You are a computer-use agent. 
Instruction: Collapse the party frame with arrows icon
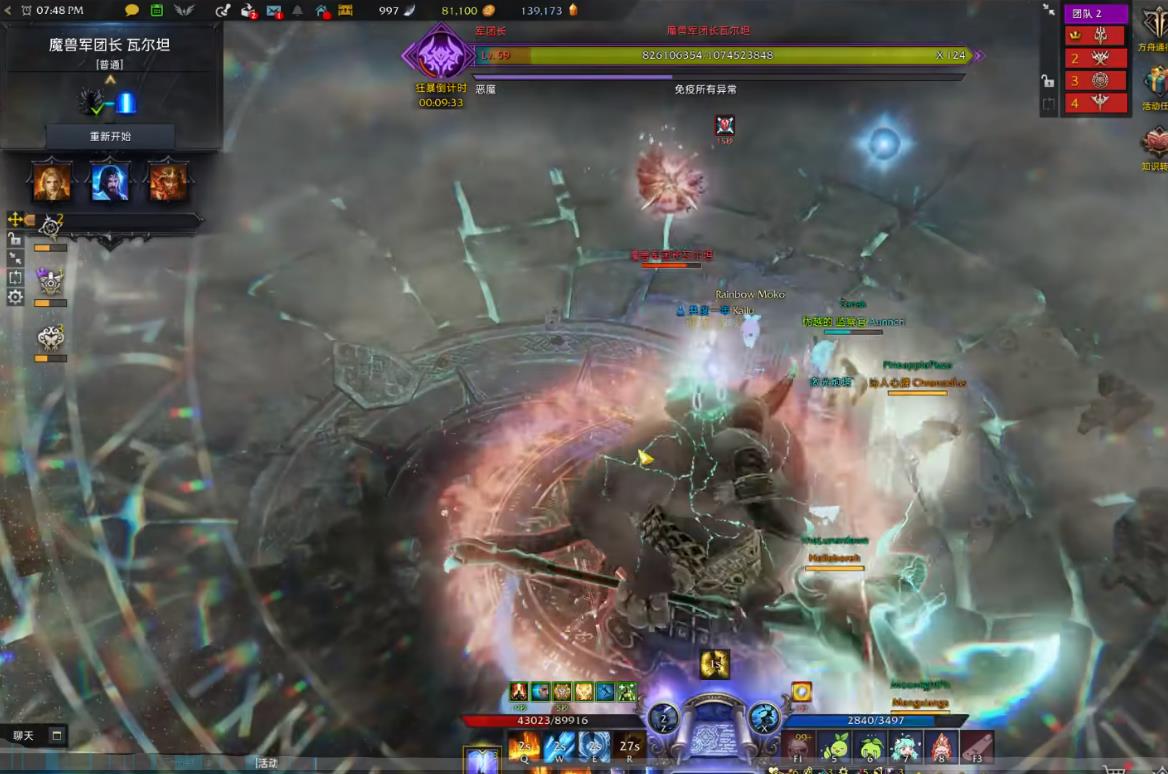point(1048,9)
